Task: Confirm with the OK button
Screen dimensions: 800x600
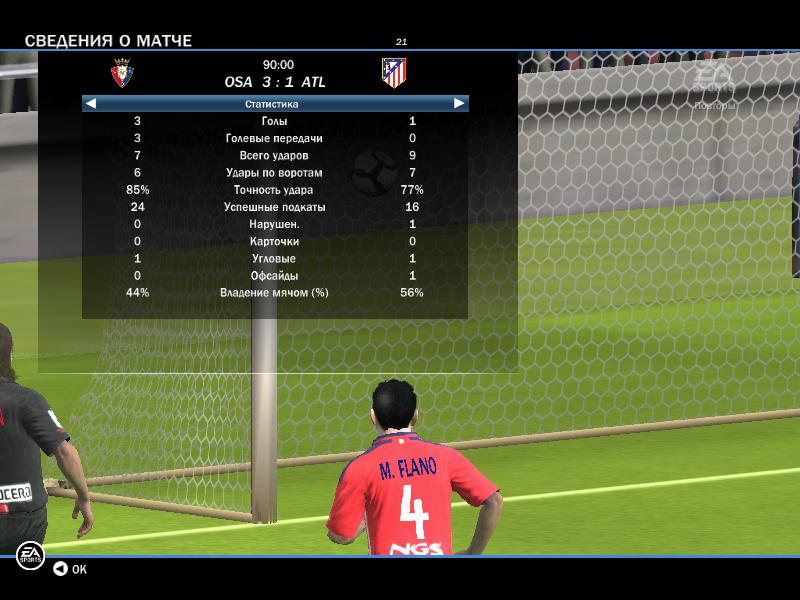Action: click(x=70, y=569)
